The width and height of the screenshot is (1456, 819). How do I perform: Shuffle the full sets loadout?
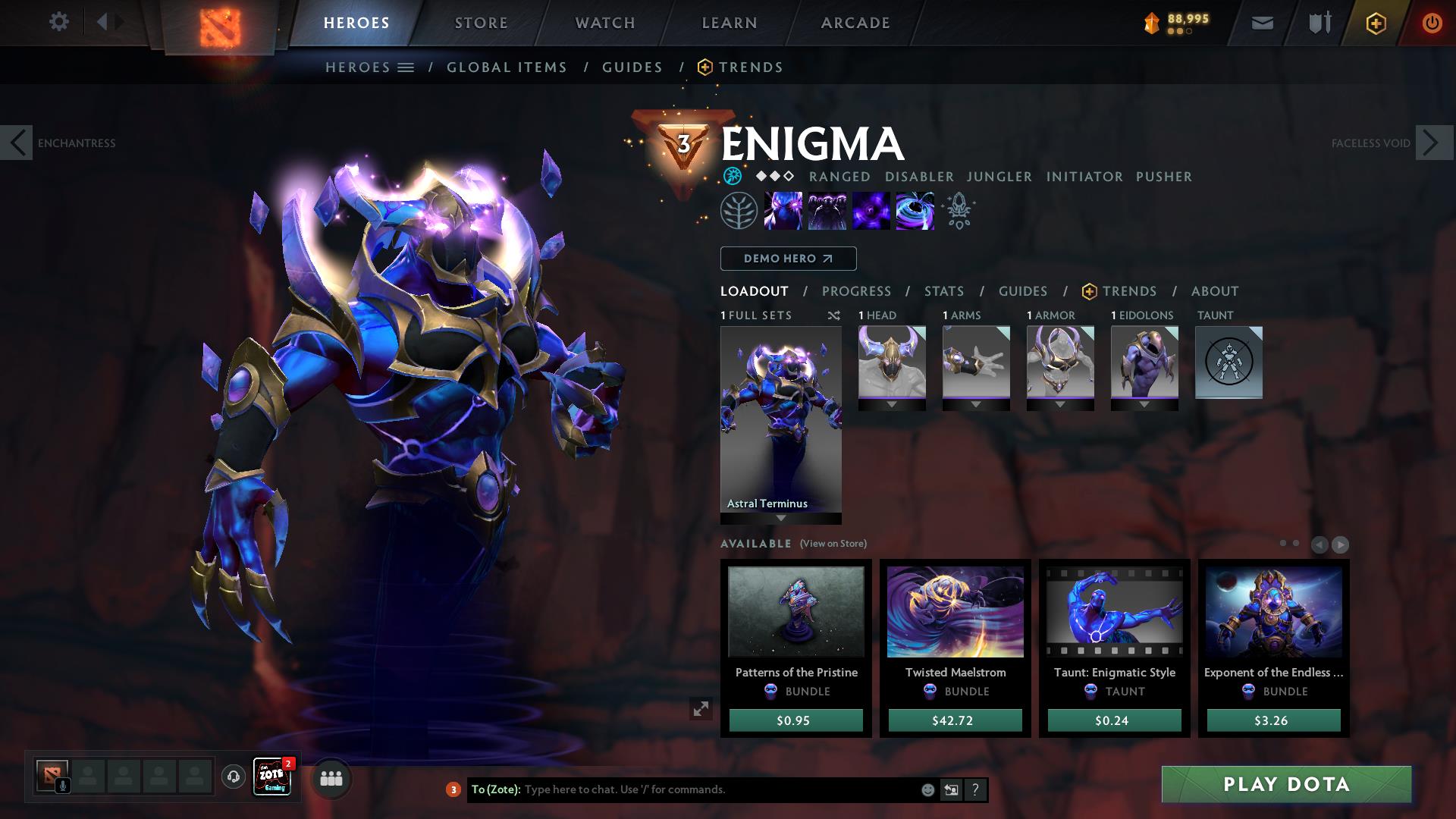(833, 315)
